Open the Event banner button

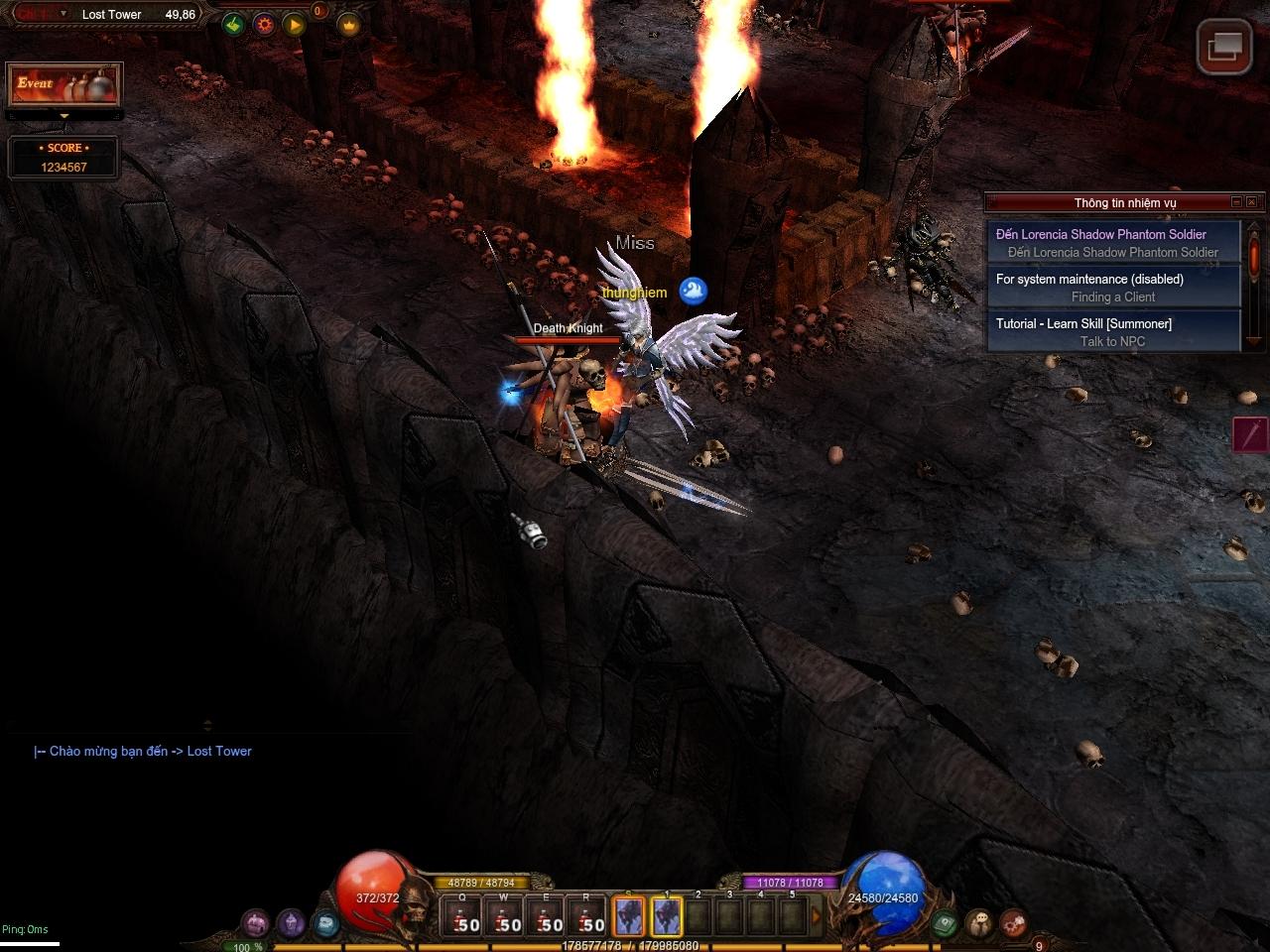click(63, 85)
